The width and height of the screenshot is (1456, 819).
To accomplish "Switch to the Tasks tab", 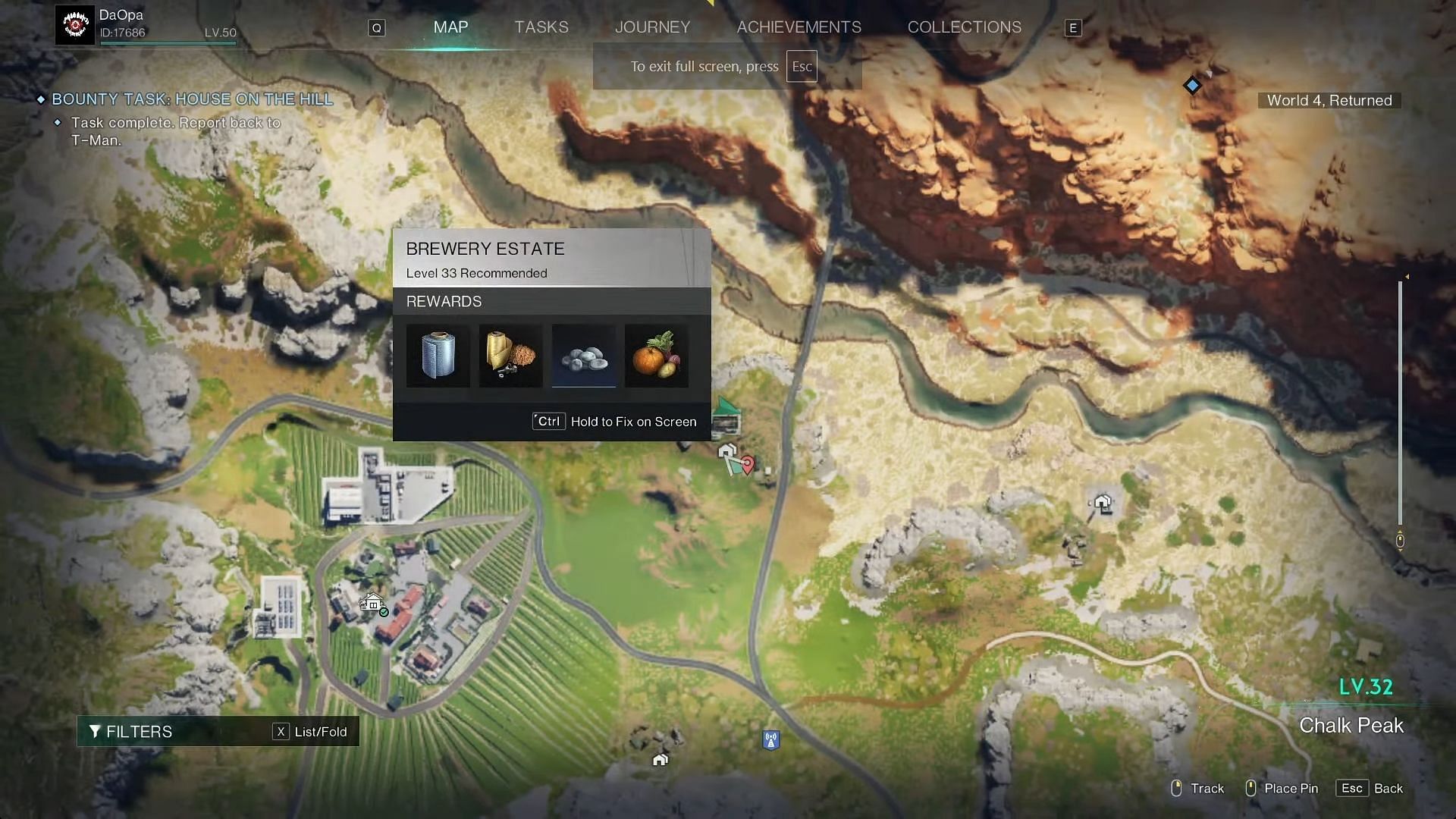I will click(541, 27).
